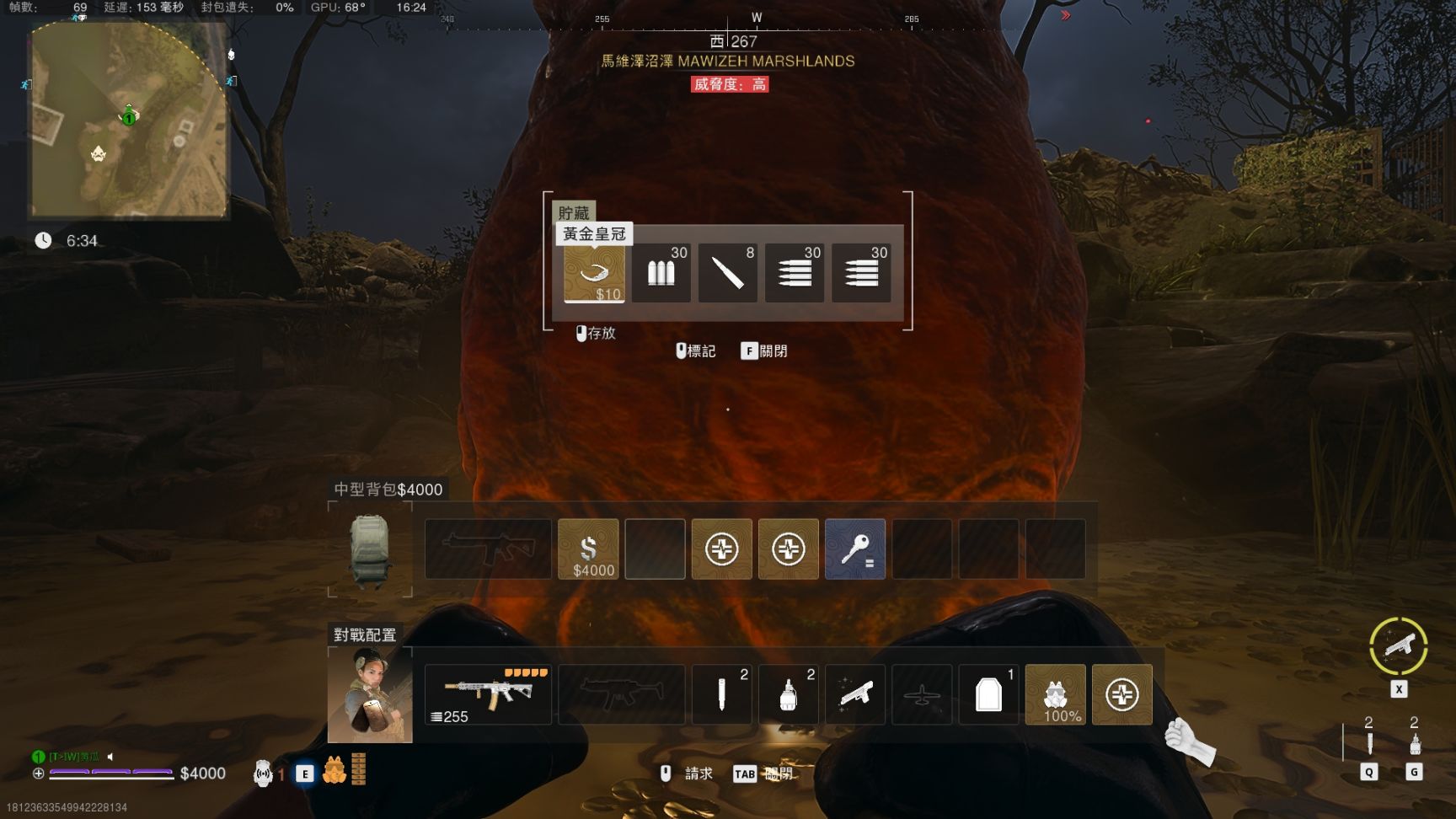Select the self-revive kit in the loadout row

click(1121, 694)
